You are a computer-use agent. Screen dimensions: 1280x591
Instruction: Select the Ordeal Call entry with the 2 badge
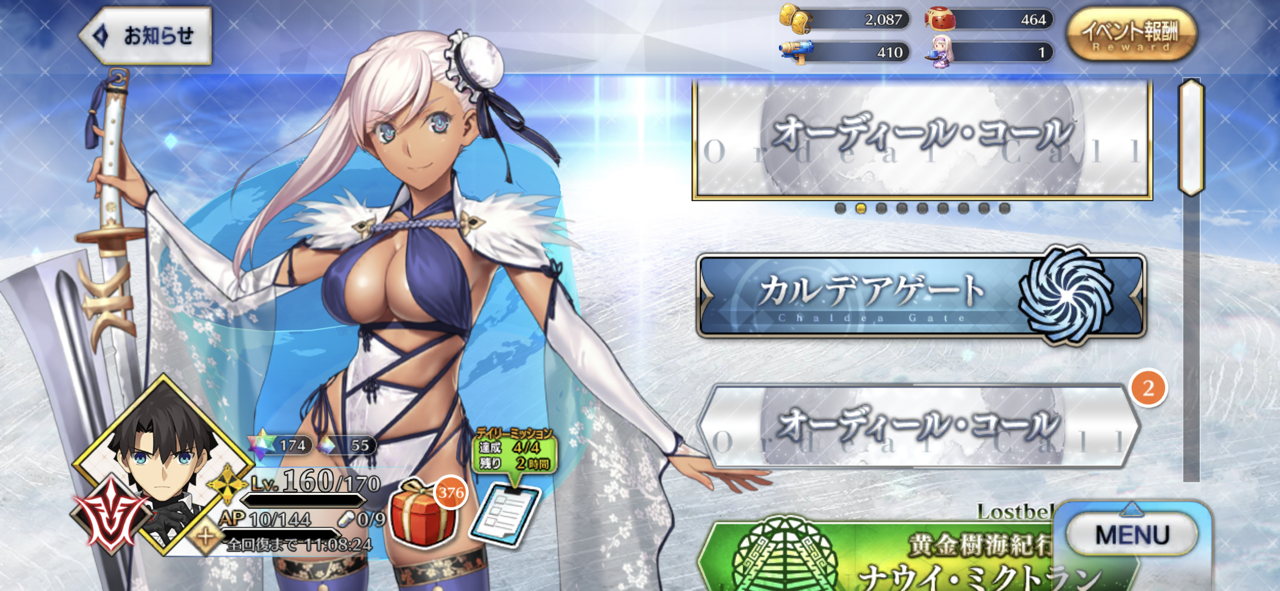click(x=919, y=426)
